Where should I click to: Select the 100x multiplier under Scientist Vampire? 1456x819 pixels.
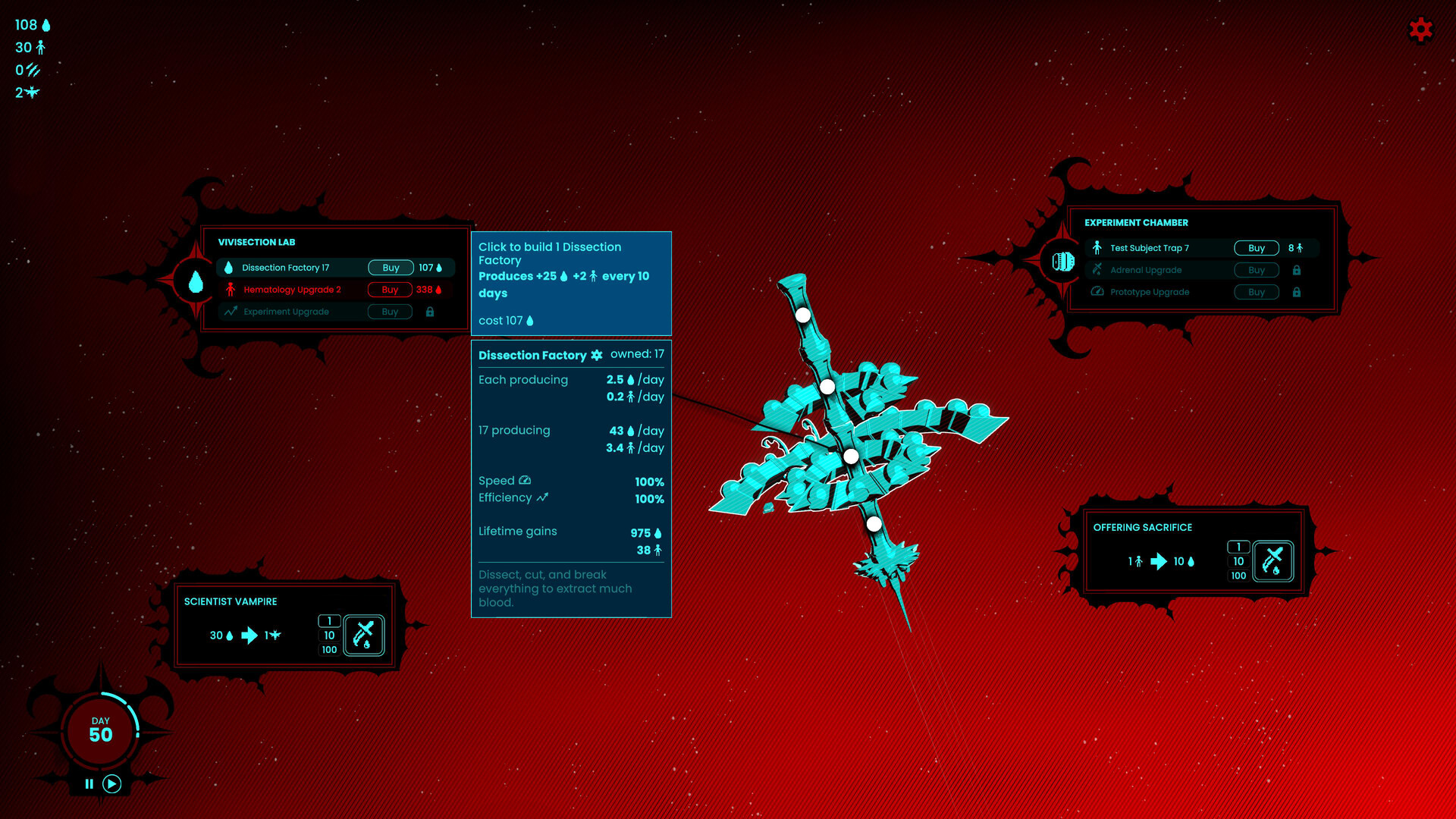point(328,649)
